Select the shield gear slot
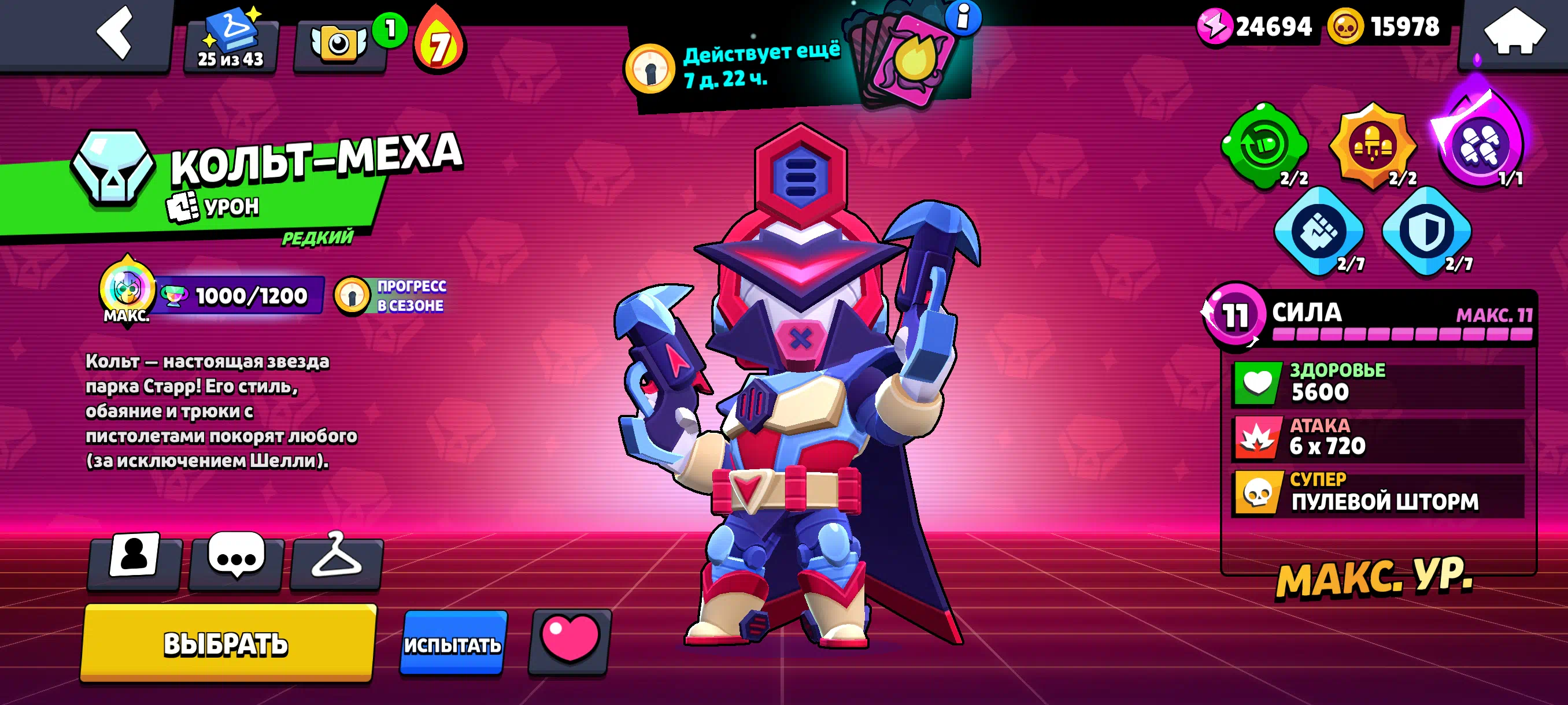Image resolution: width=1568 pixels, height=705 pixels. pyautogui.click(x=1426, y=231)
